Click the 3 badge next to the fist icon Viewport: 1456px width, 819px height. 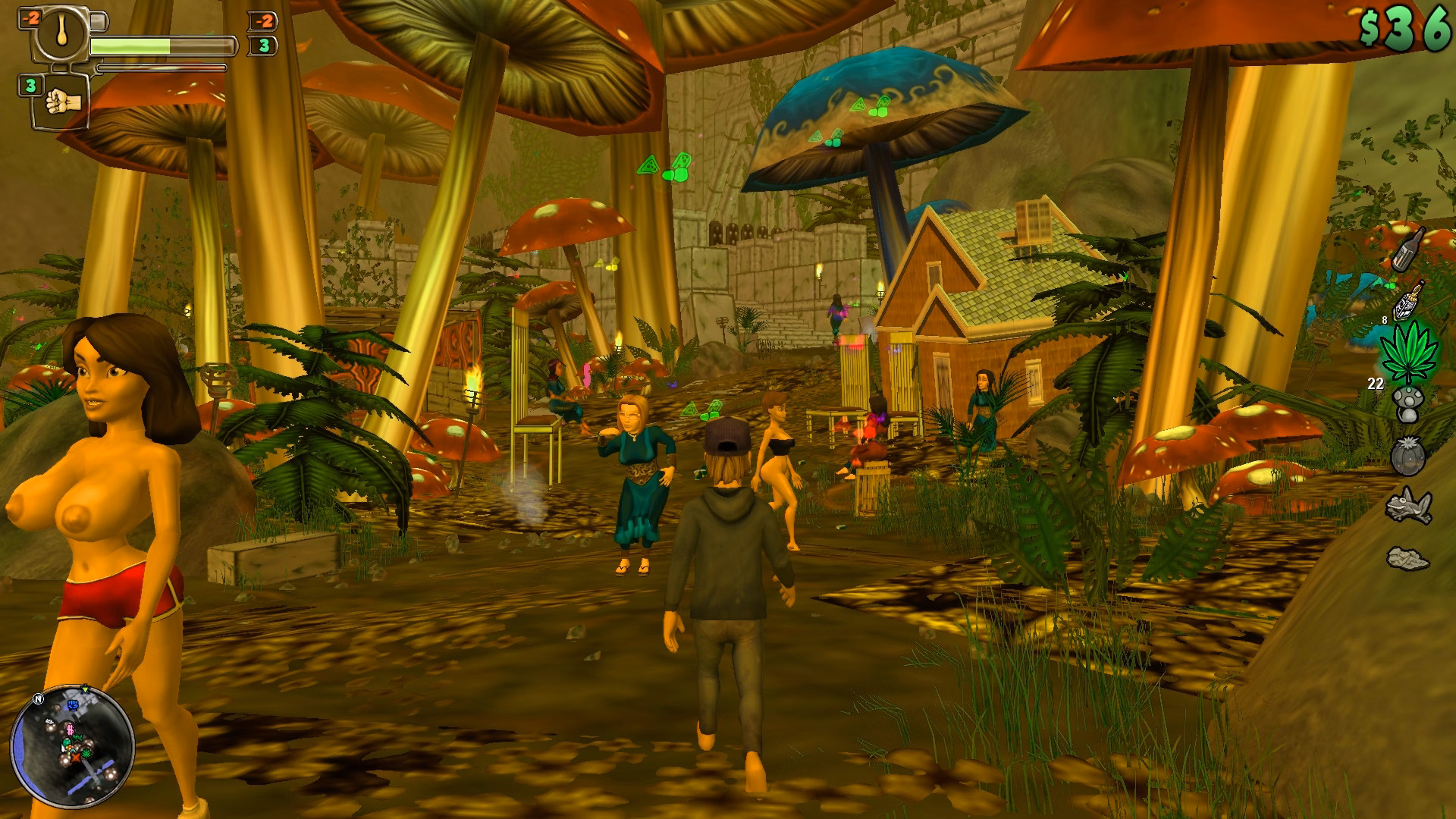click(29, 85)
